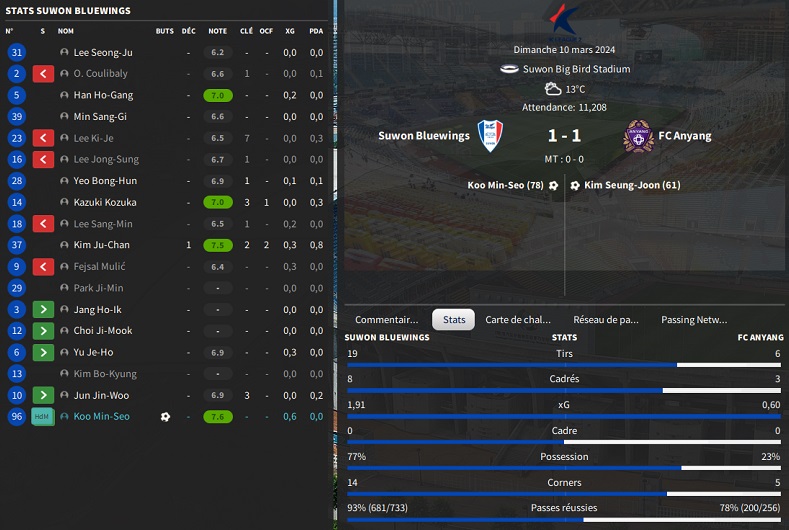This screenshot has width=789, height=530.
Task: Select goalscorer Koo Min-Seo in the list
Action: pos(102,417)
